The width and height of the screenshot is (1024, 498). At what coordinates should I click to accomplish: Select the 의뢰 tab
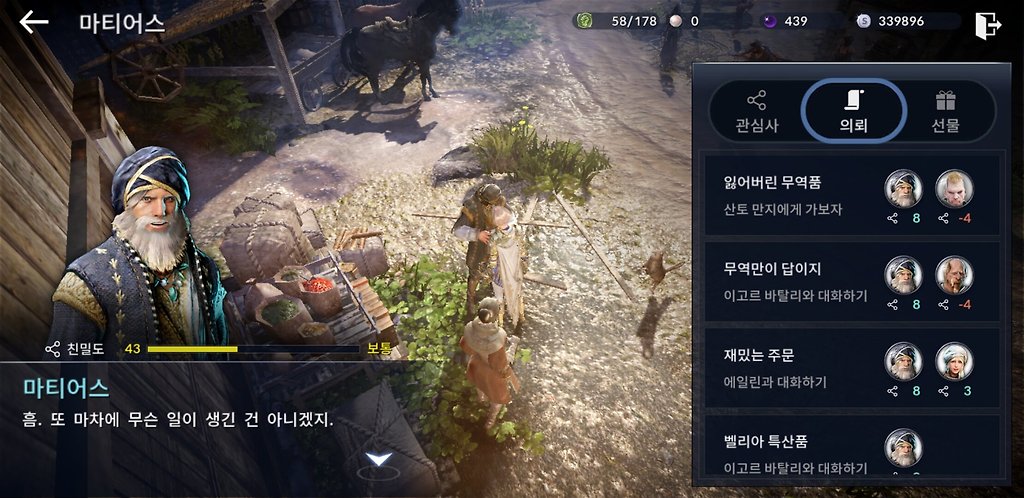click(x=853, y=112)
